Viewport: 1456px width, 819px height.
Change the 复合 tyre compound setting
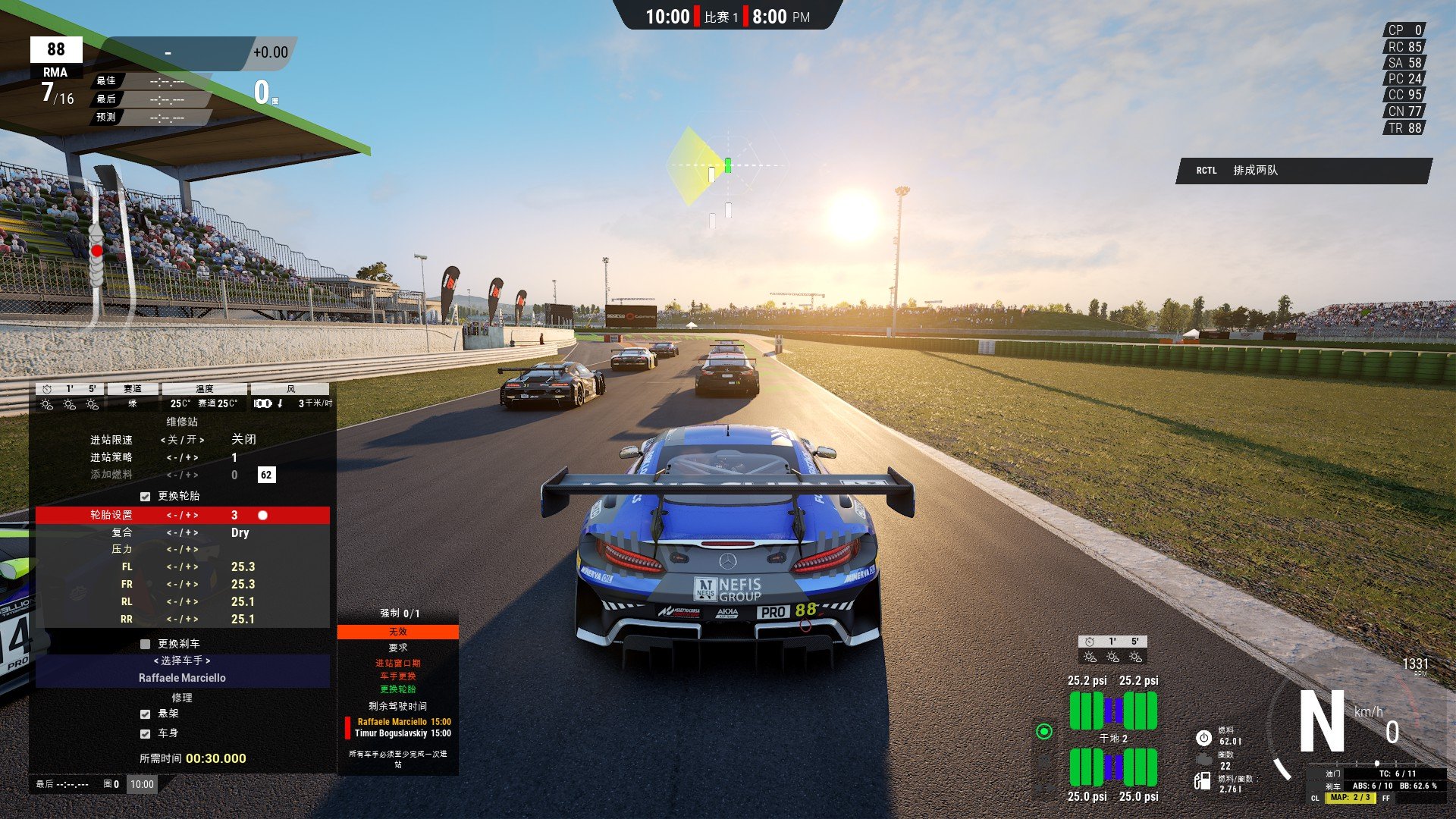point(182,533)
